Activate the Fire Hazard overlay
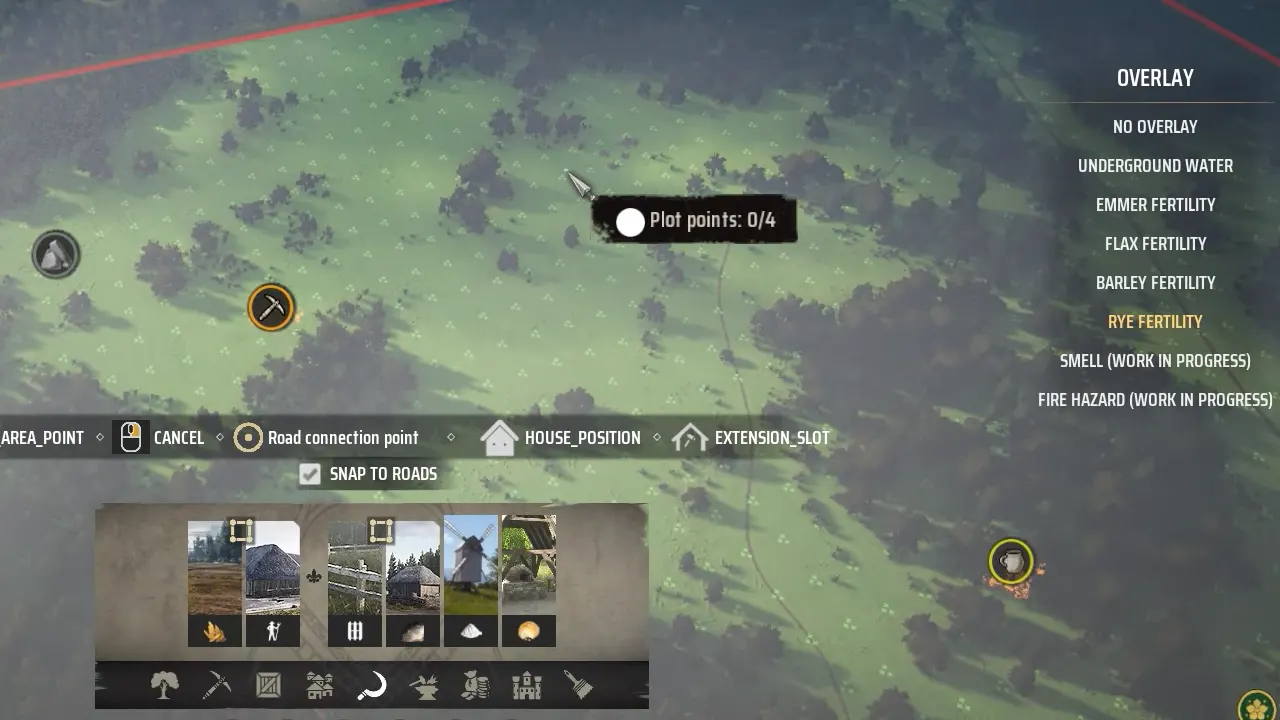The width and height of the screenshot is (1280, 720). 1155,400
